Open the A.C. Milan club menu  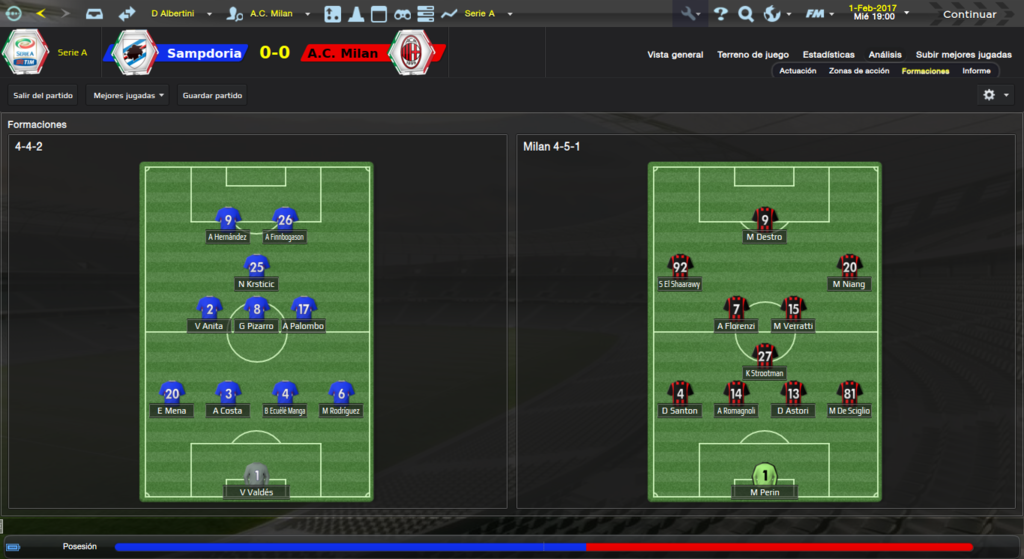click(x=270, y=14)
